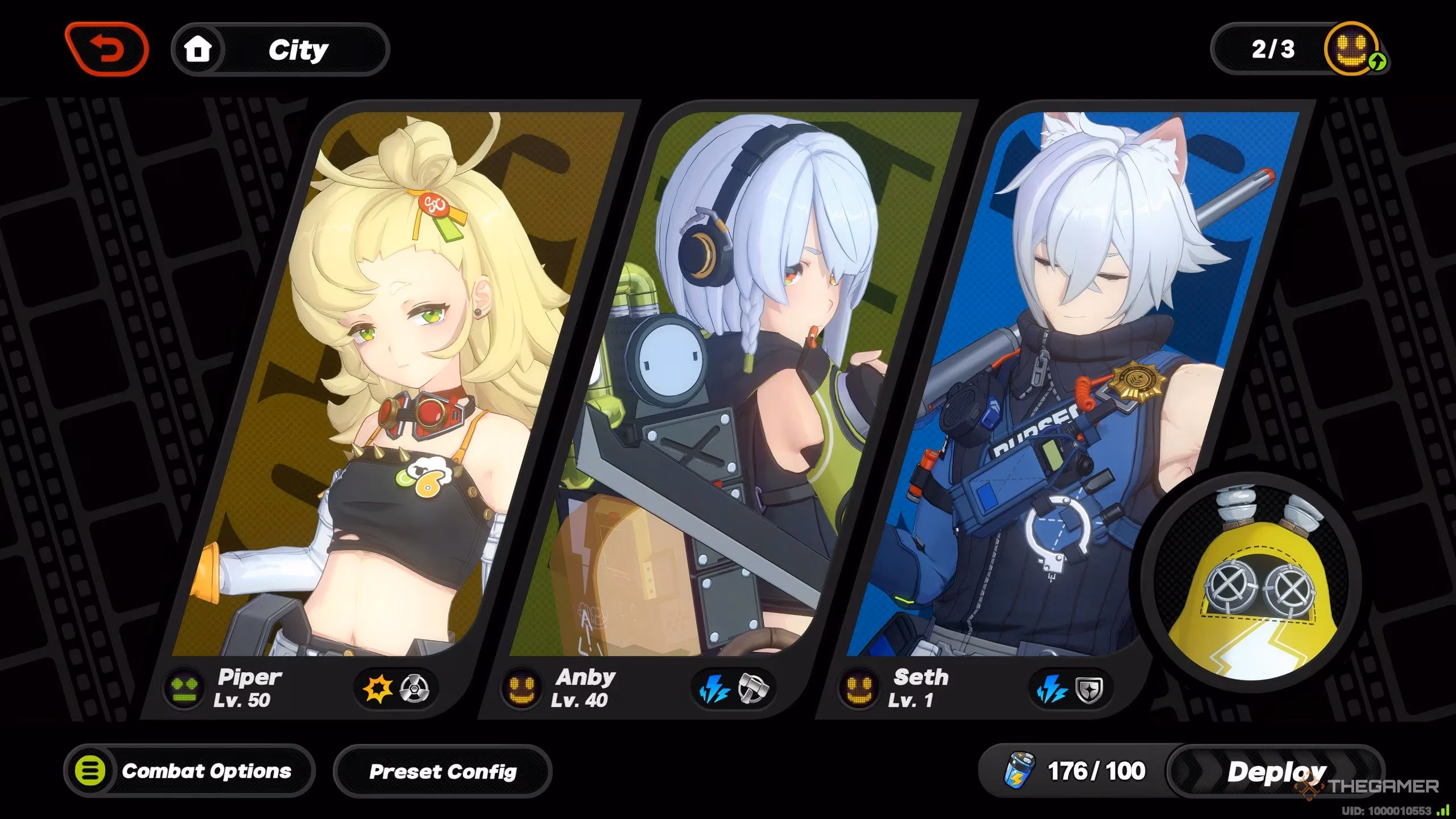Open Combat Options

pos(189,771)
